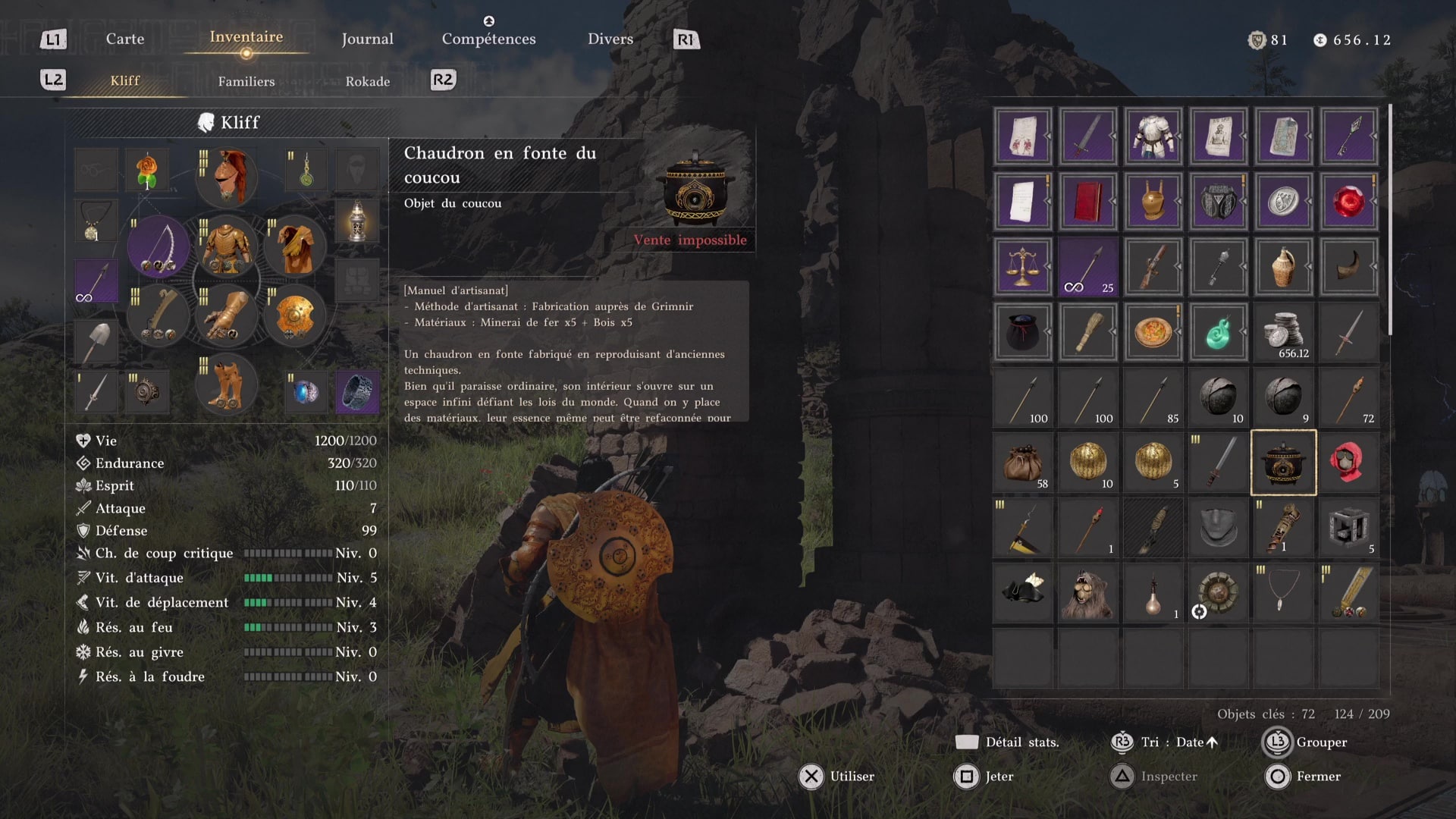Open the Journal tab
This screenshot has width=1456, height=819.
coord(367,39)
